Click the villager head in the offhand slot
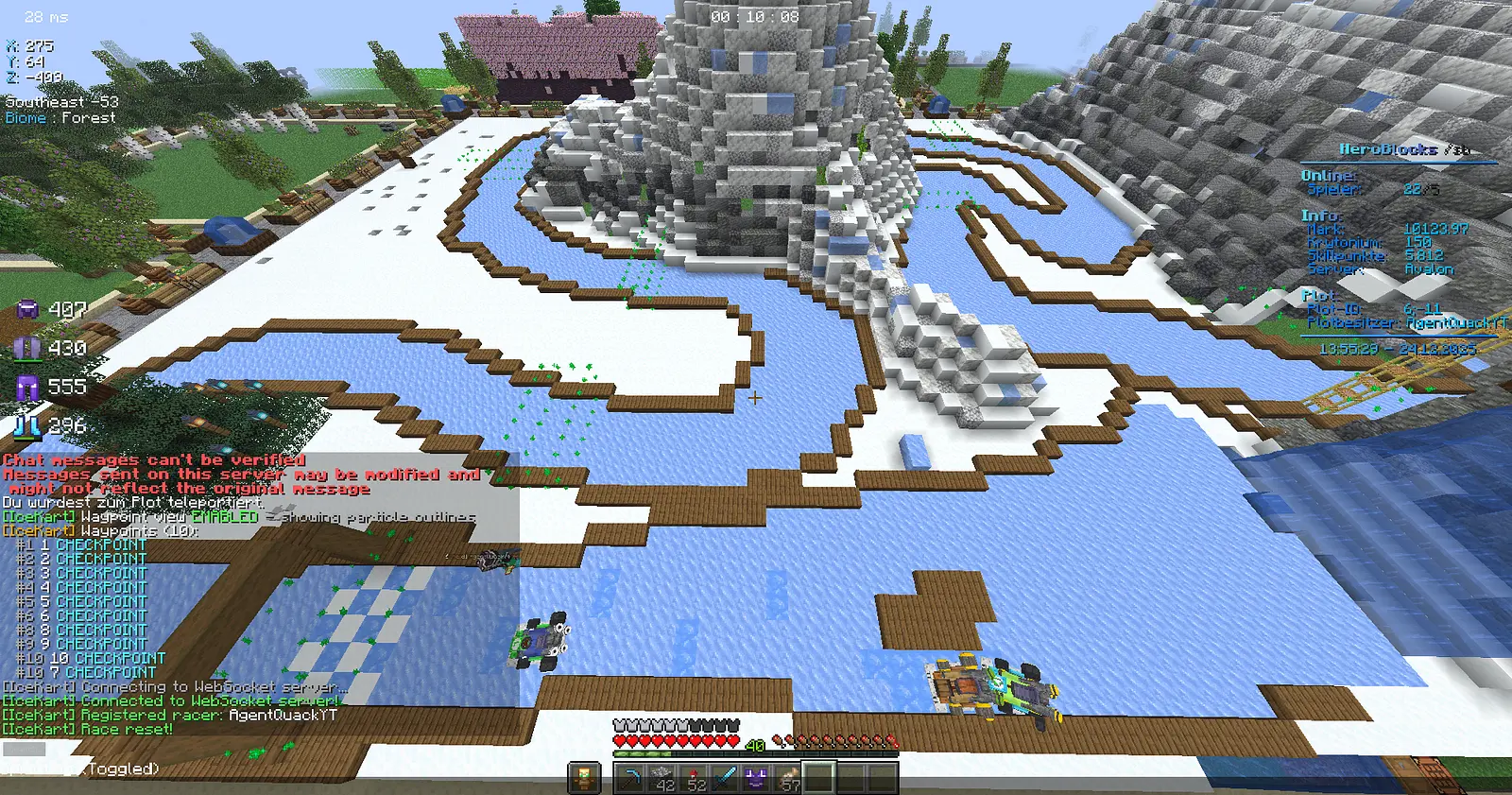The height and width of the screenshot is (795, 1512). tap(583, 776)
